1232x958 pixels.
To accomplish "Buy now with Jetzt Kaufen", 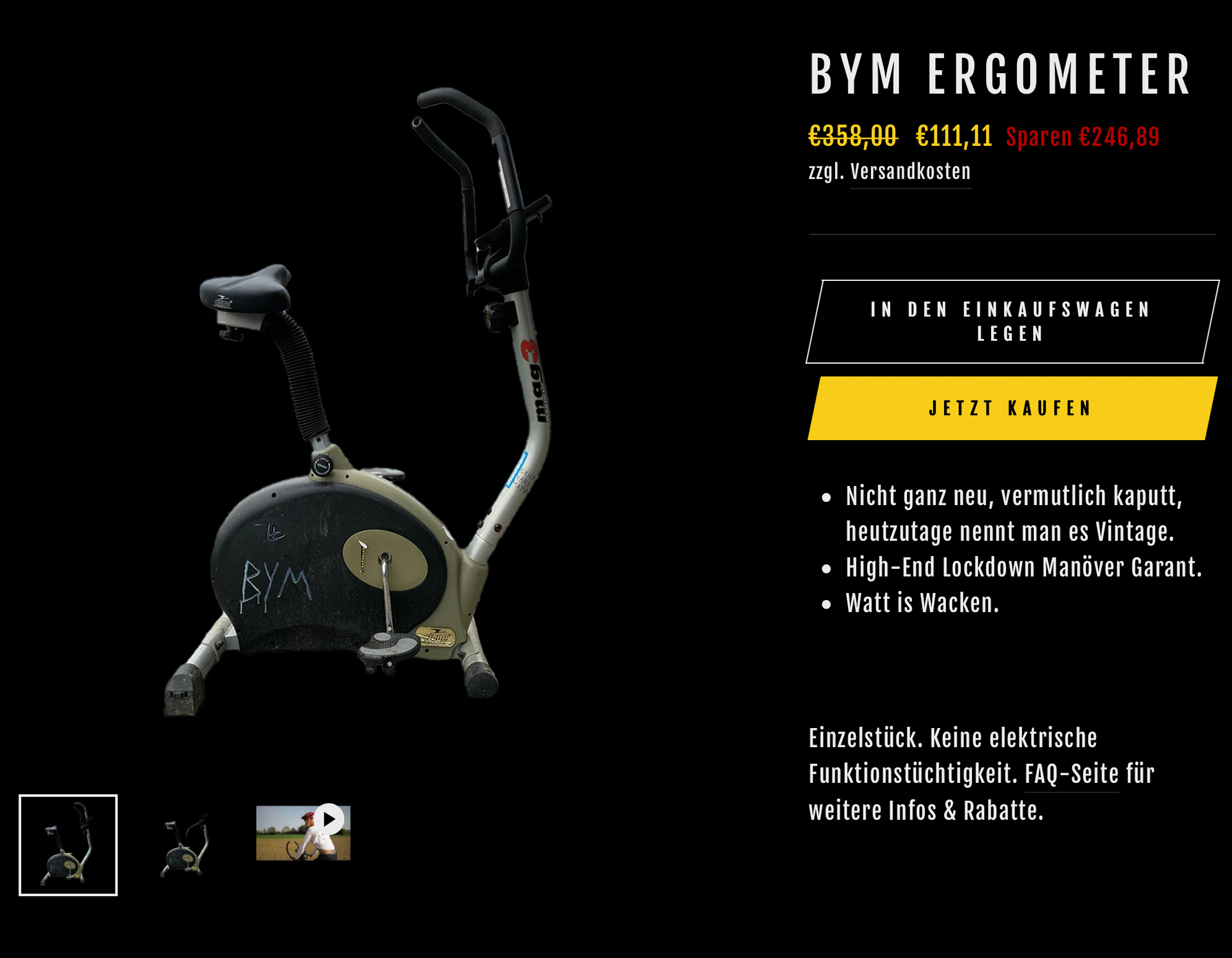I will tap(1012, 408).
